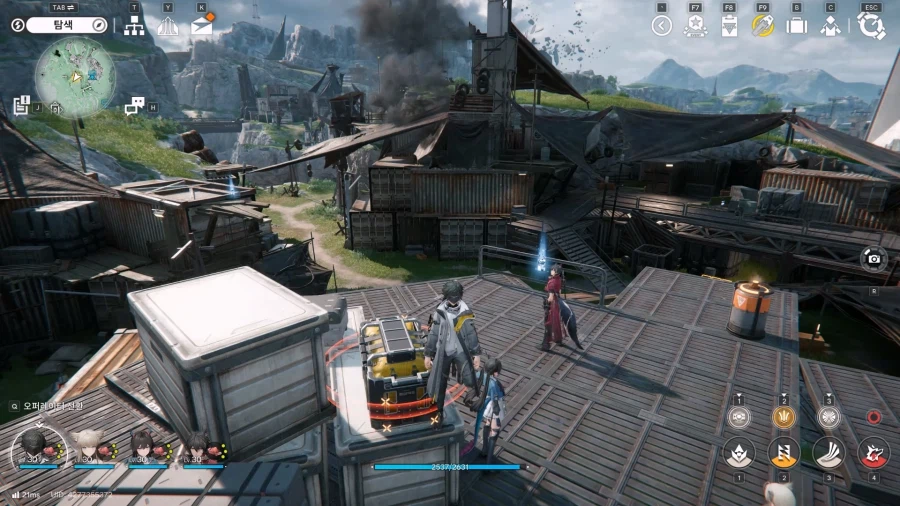Open the triple-arrow upgrade icon
The width and height of the screenshot is (900, 506).
(x=167, y=26)
